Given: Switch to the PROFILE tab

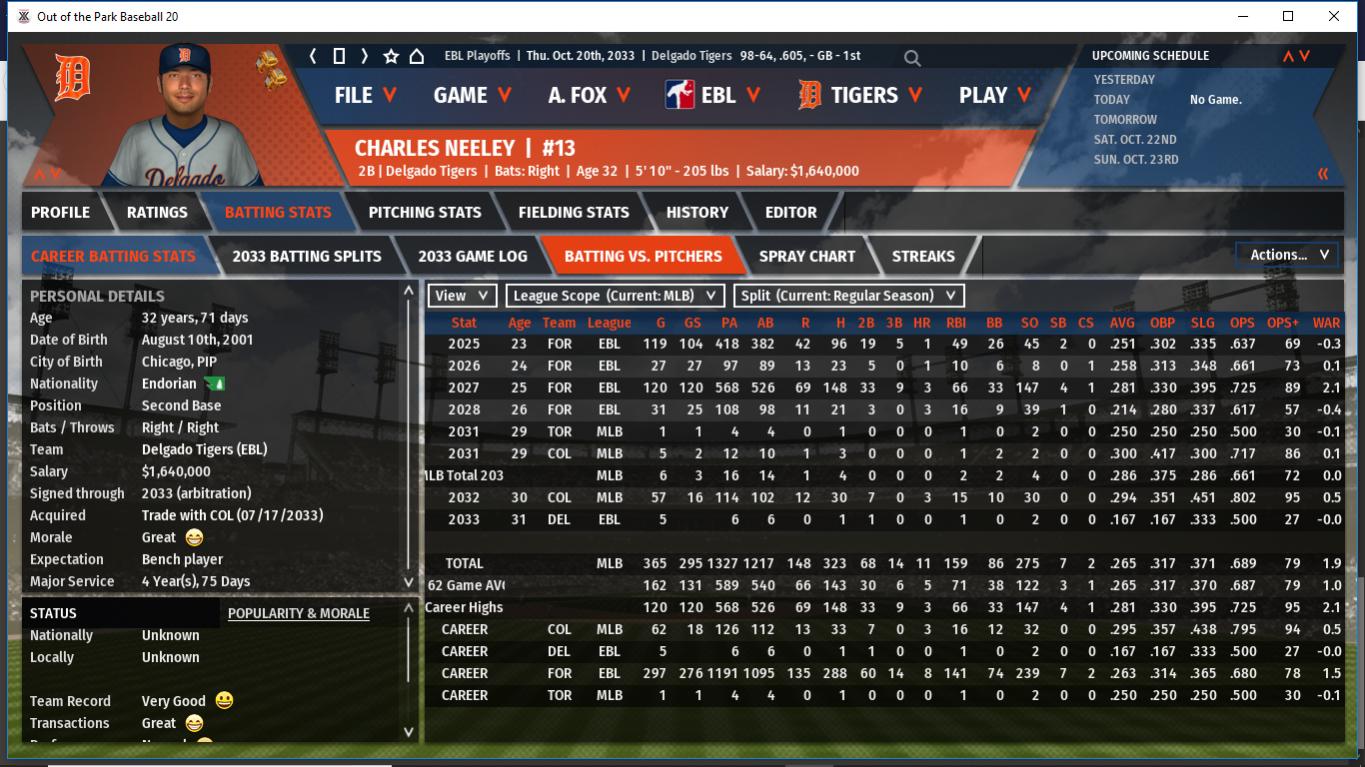Looking at the screenshot, I should [x=60, y=212].
